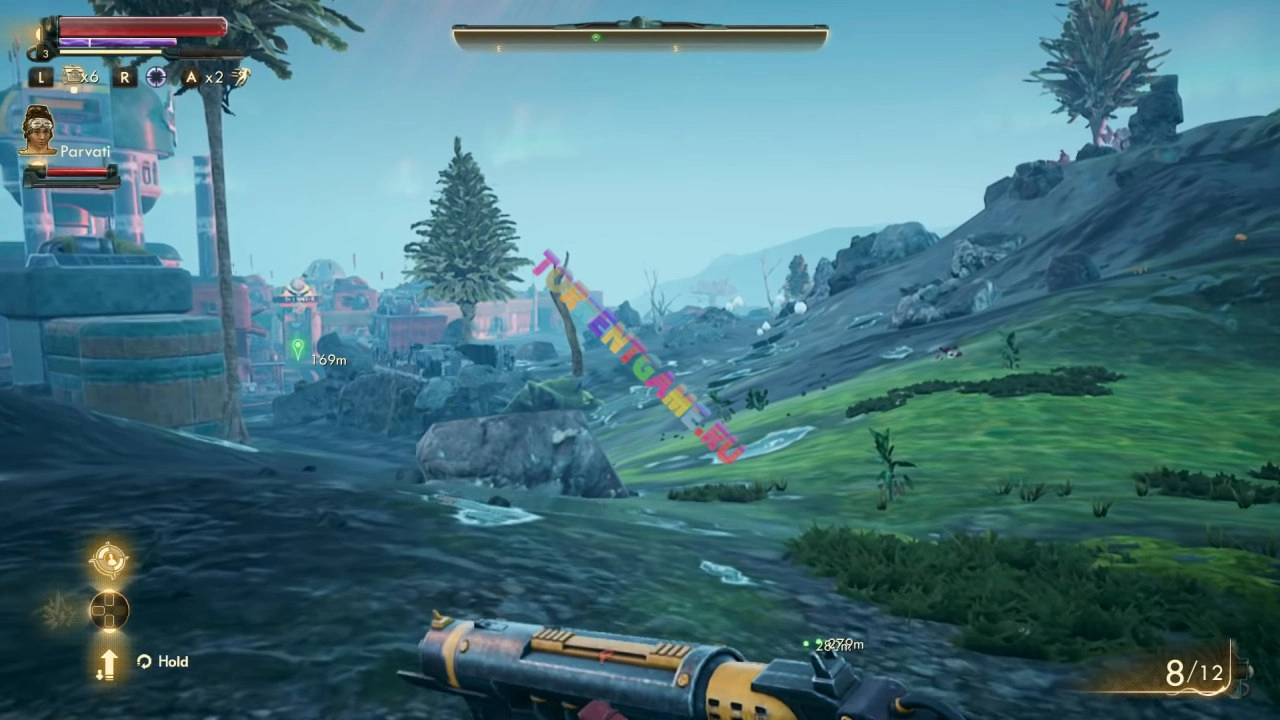Activate the purple crosshair Tactical Time Dilation icon

[x=157, y=77]
